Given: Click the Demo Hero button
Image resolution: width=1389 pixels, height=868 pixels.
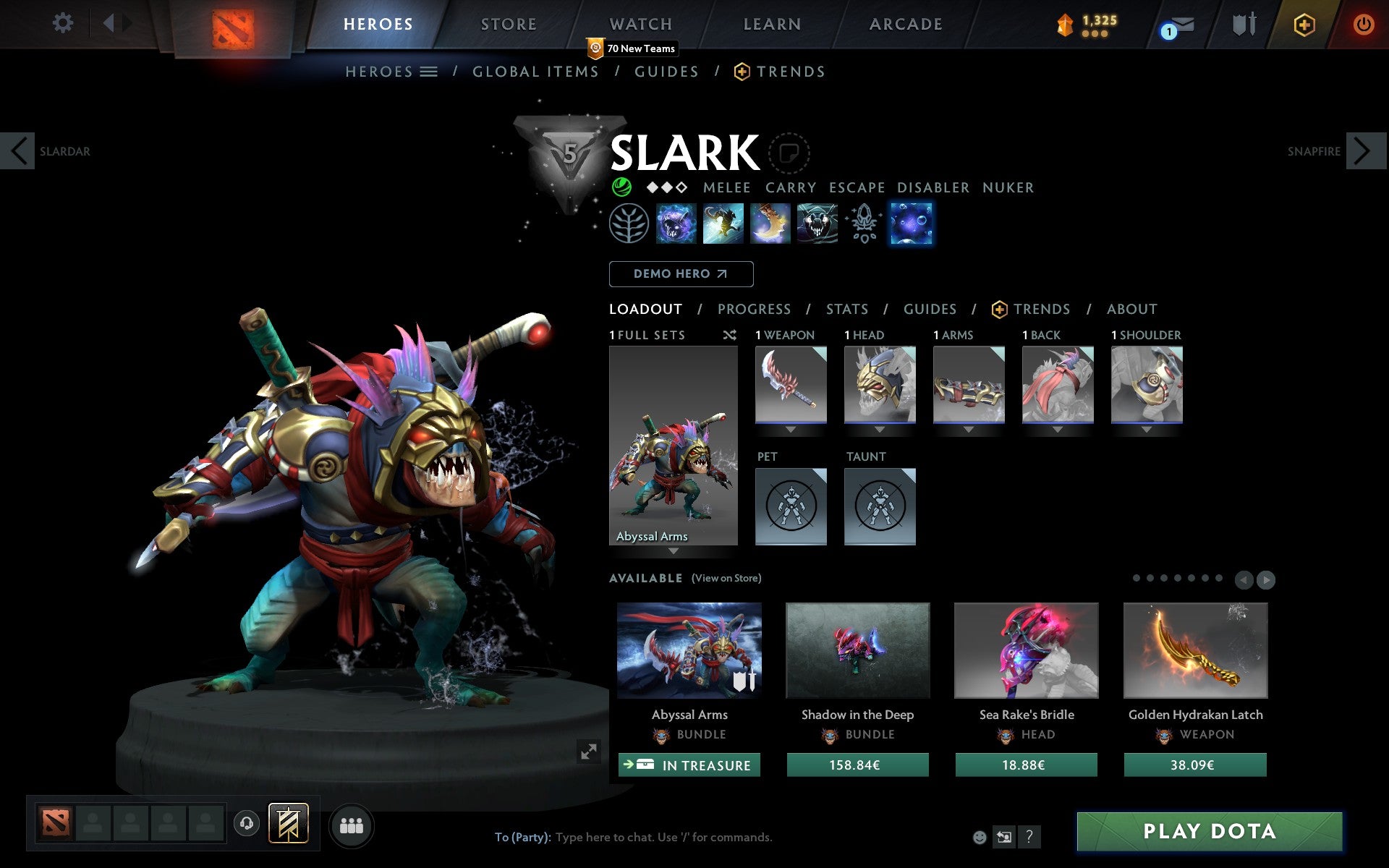Looking at the screenshot, I should pos(681,274).
